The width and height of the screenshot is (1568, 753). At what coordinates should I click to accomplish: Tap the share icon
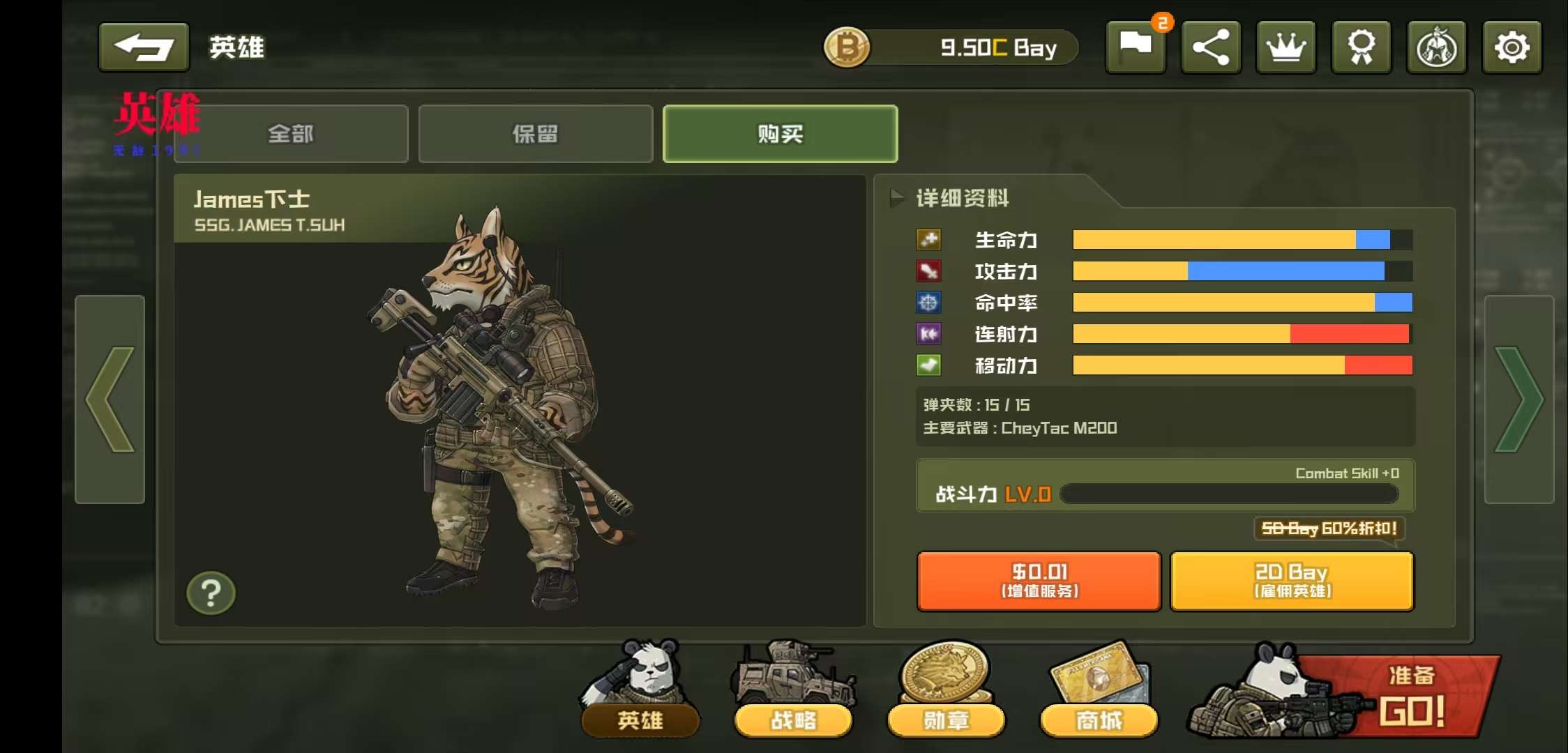[x=1211, y=47]
